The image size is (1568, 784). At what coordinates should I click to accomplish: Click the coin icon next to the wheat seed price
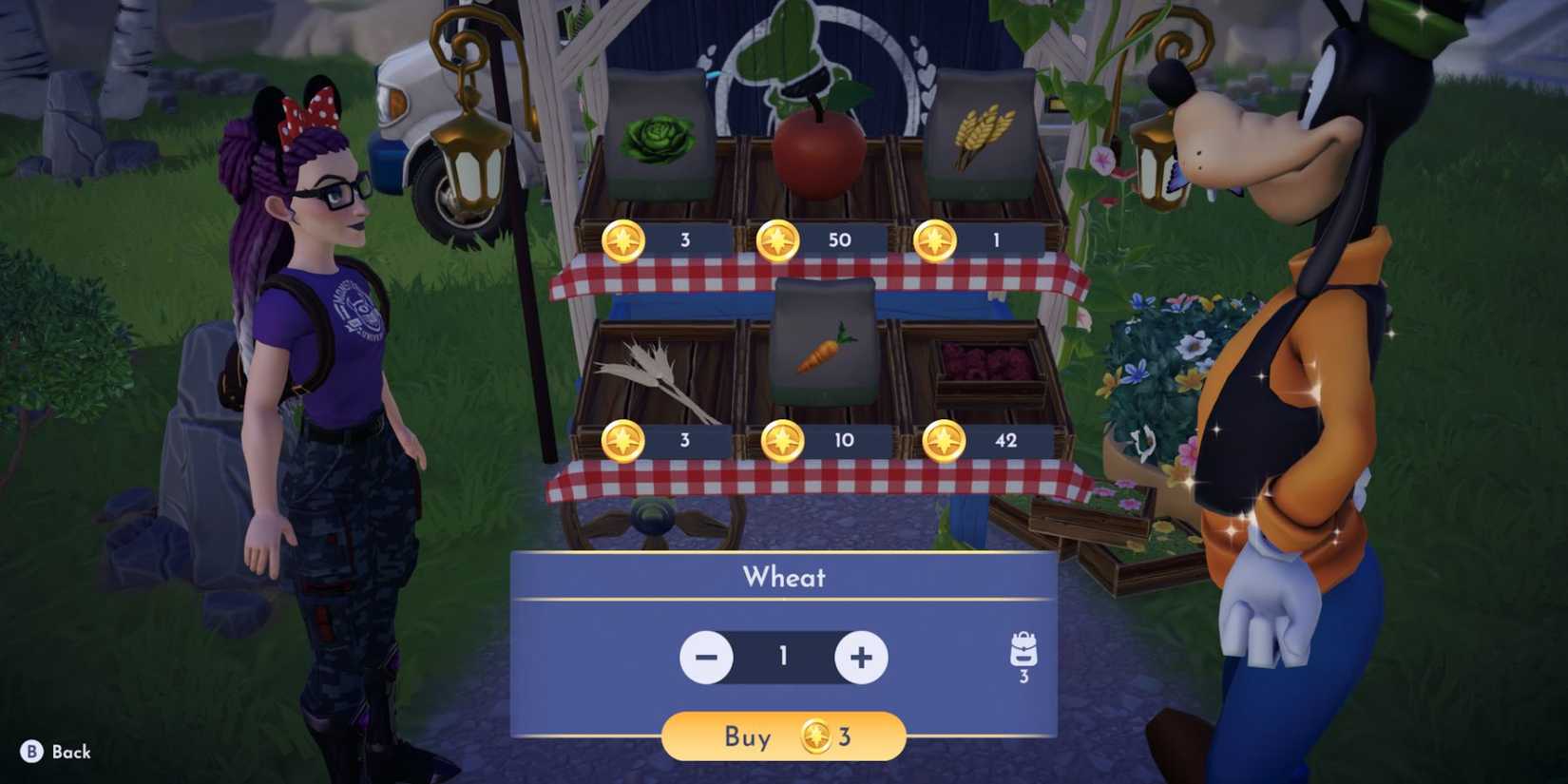(937, 240)
